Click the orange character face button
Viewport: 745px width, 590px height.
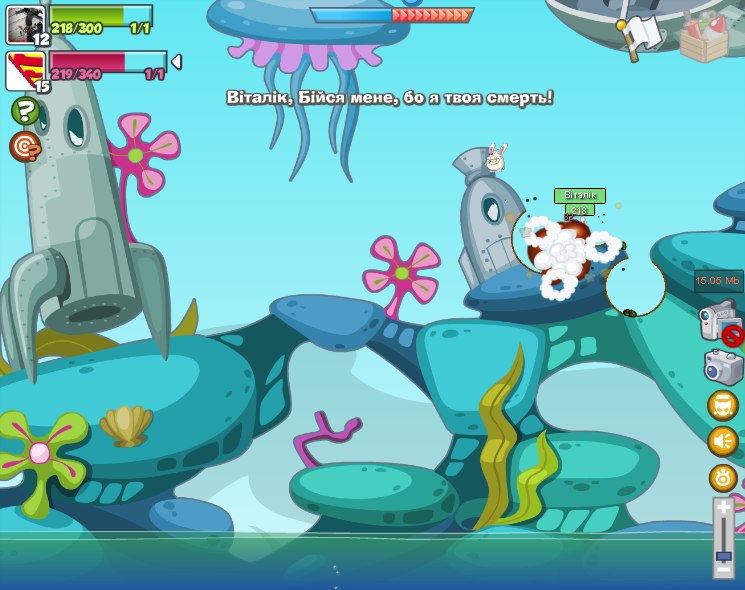click(722, 405)
